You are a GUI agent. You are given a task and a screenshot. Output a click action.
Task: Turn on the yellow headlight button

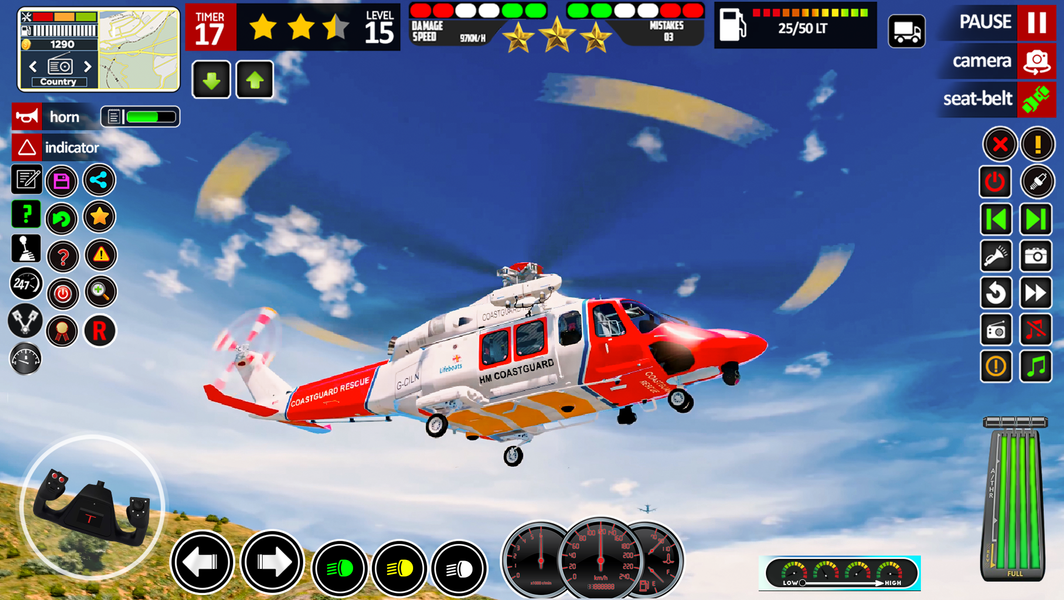tap(400, 569)
